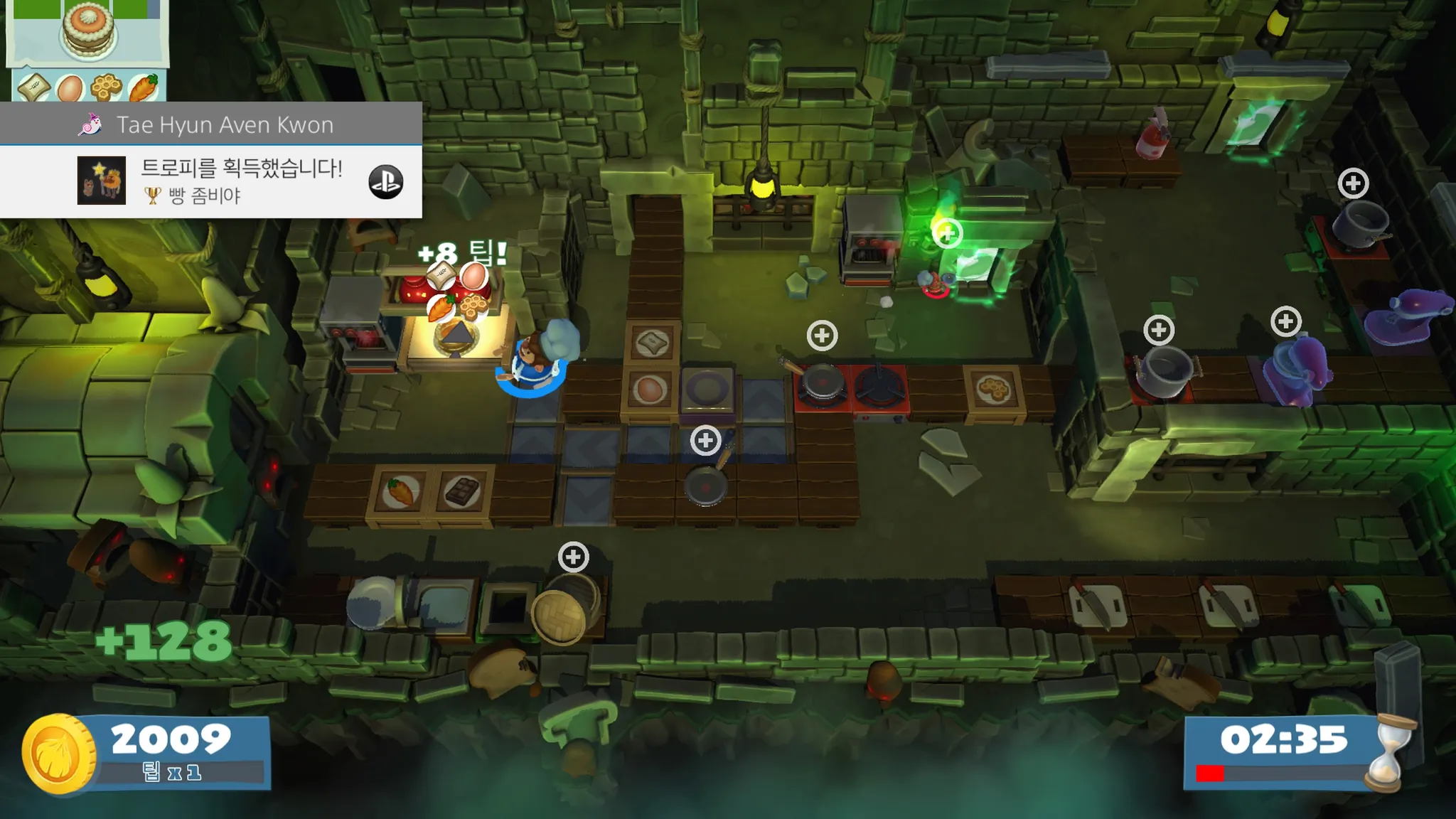Click the trophy thumbnail image in the notification
Image resolution: width=1456 pixels, height=819 pixels.
pyautogui.click(x=102, y=181)
